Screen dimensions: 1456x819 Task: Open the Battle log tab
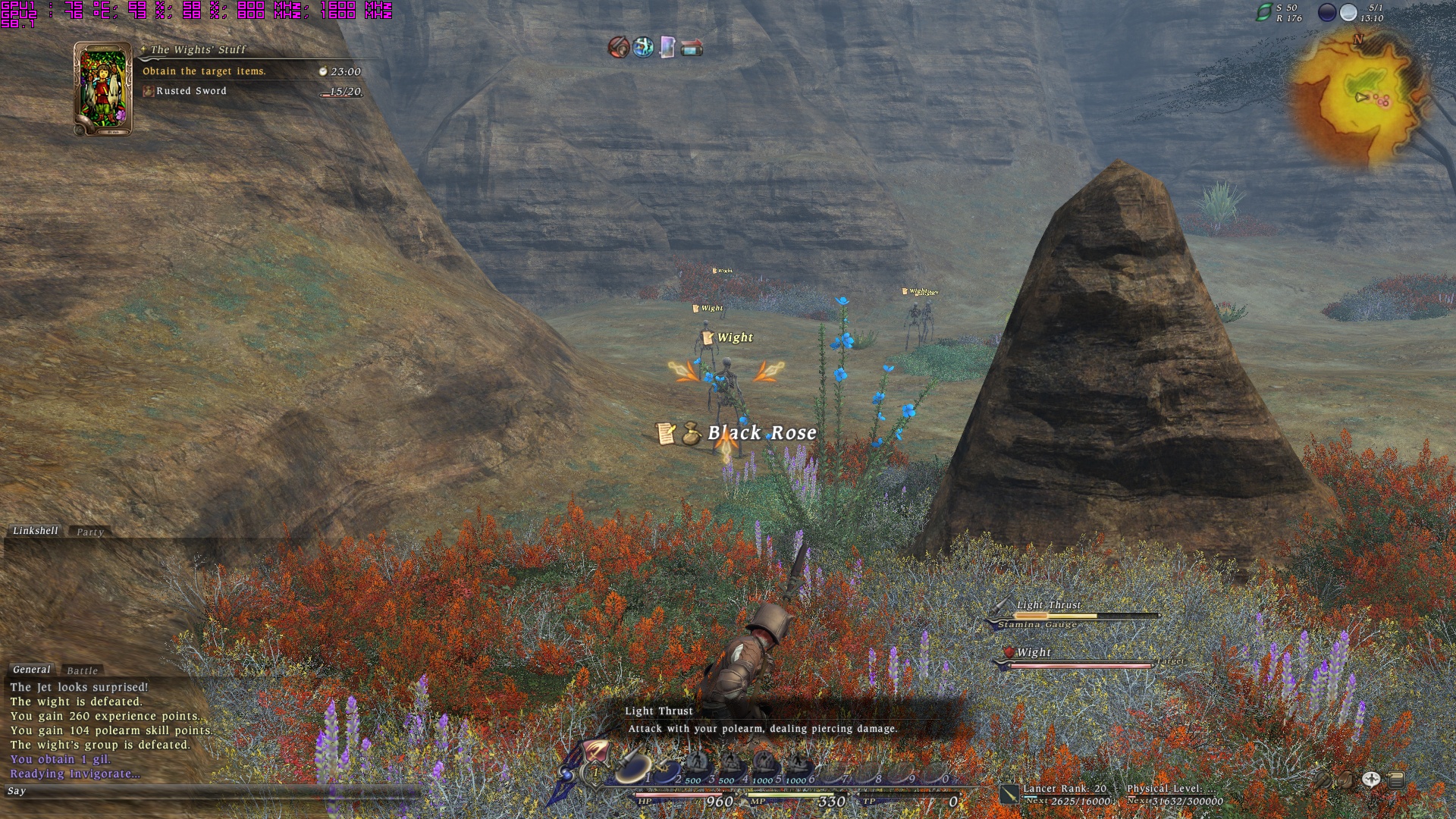[82, 671]
